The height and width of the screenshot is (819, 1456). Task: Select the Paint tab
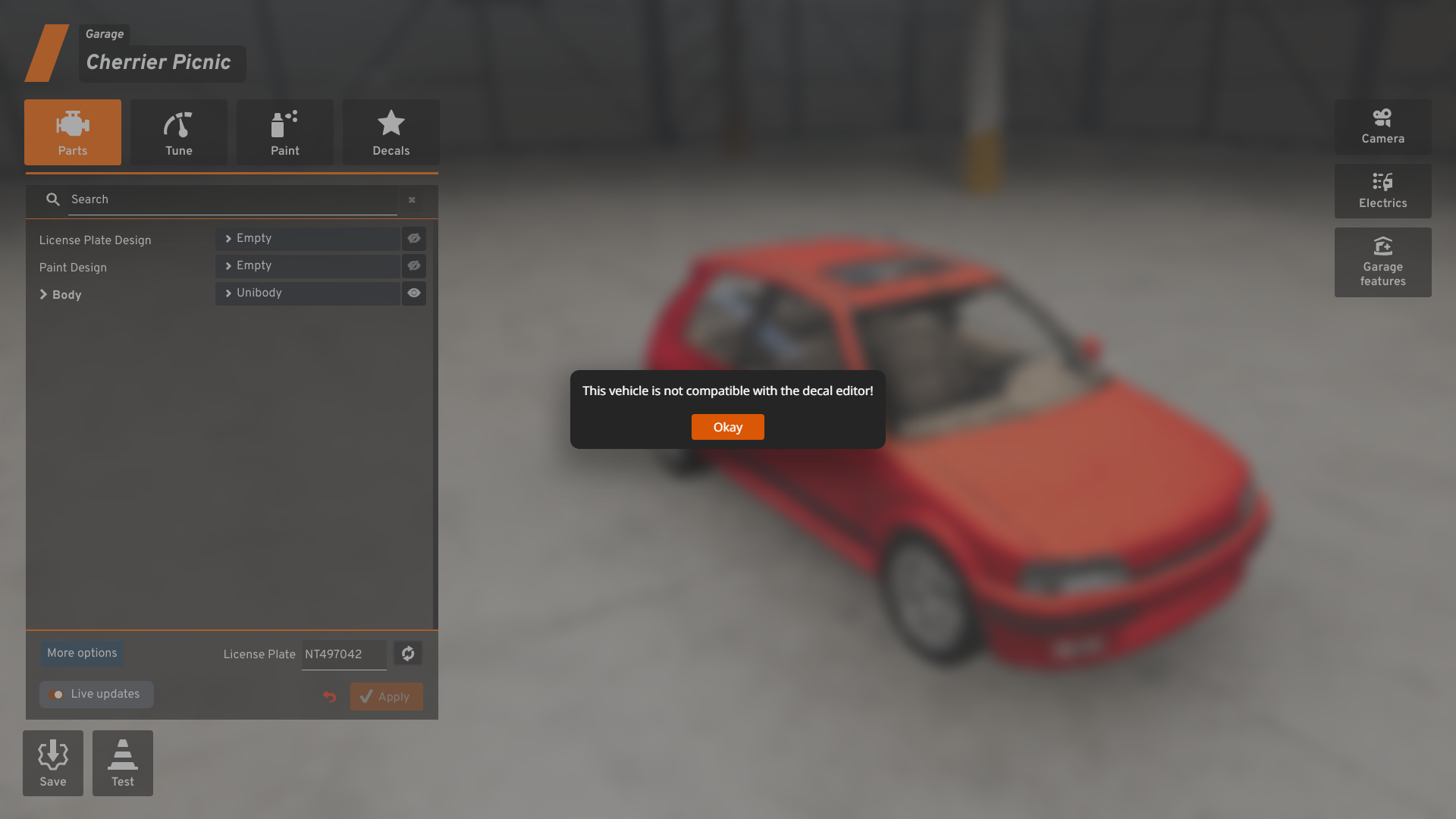(x=285, y=133)
